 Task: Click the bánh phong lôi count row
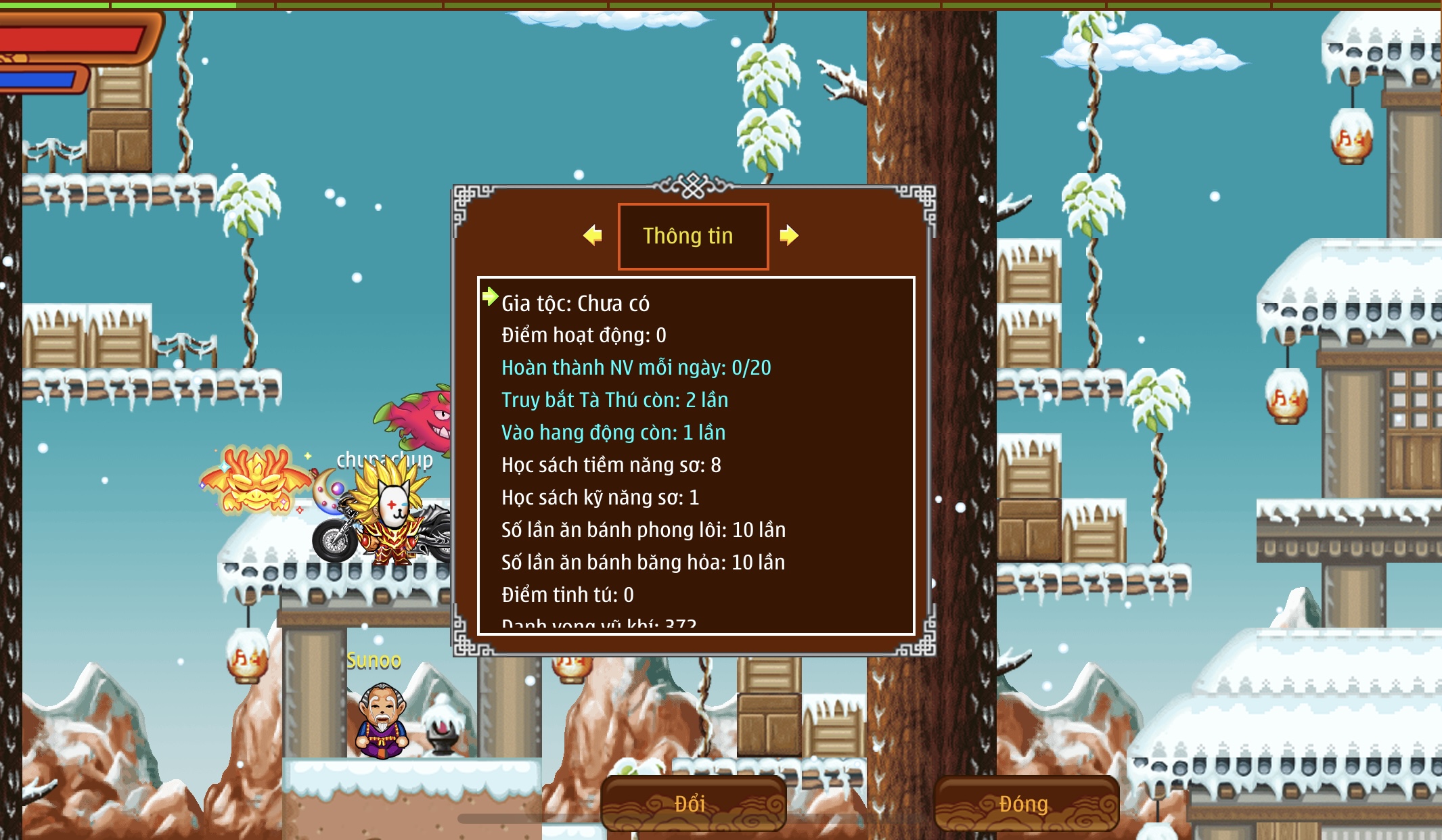pos(644,530)
